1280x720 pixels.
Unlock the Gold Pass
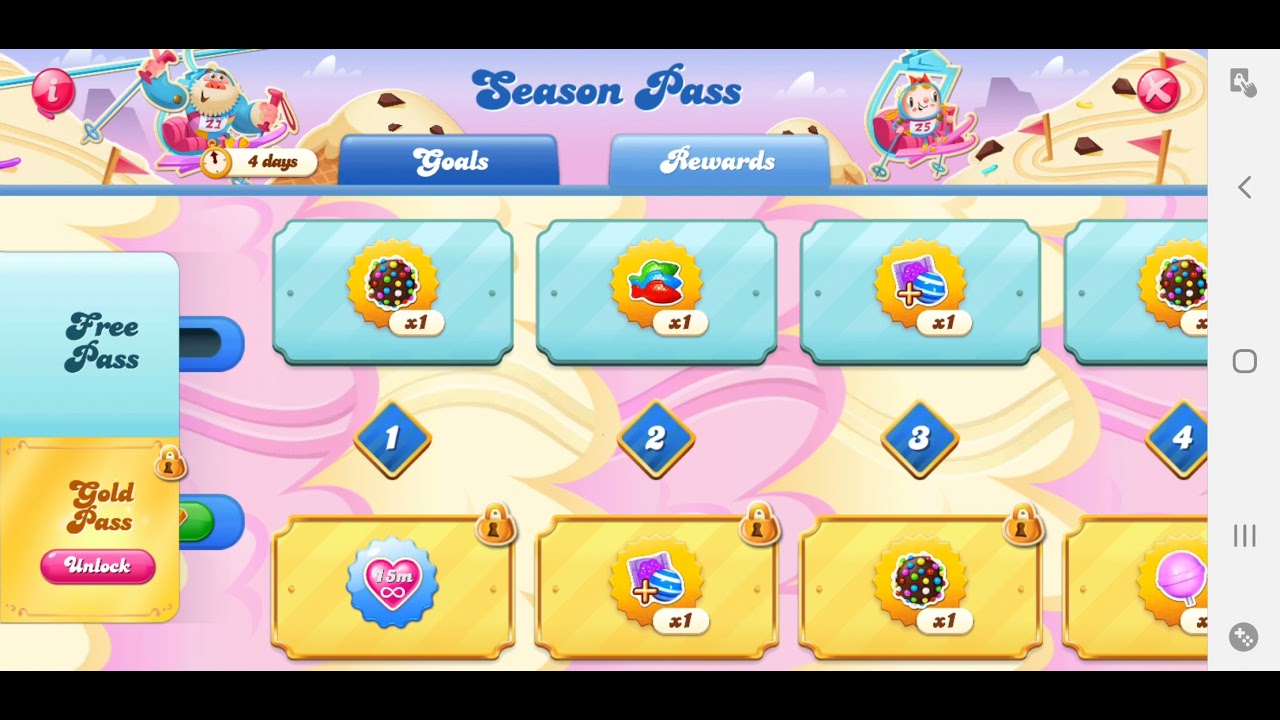coord(98,566)
